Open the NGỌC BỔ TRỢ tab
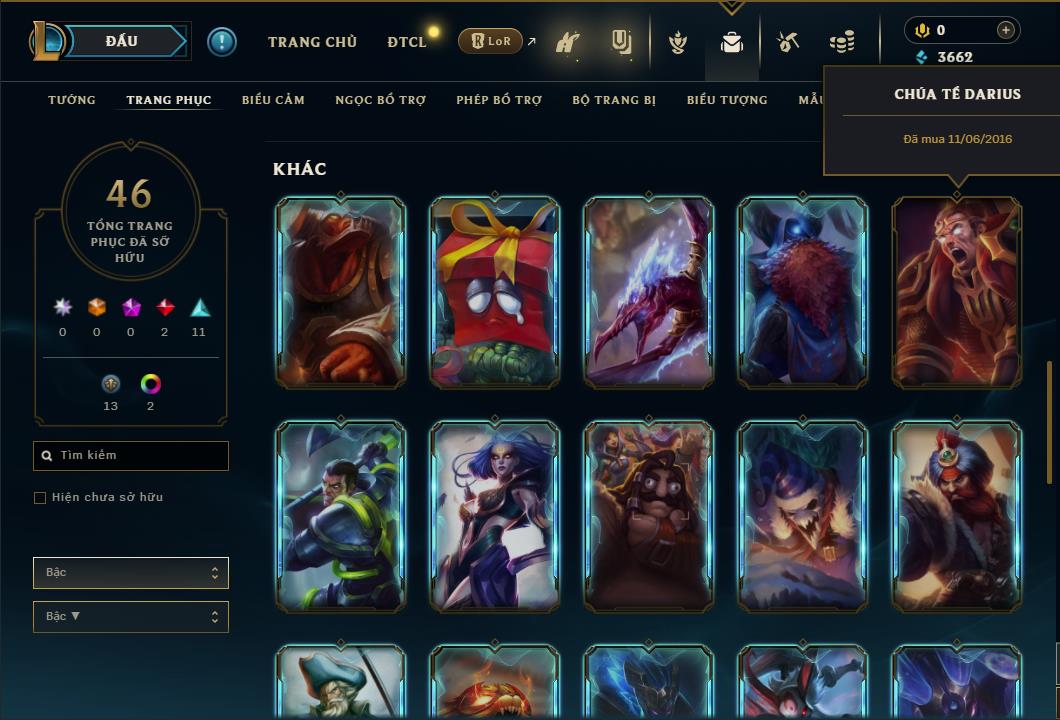The height and width of the screenshot is (720, 1060). click(380, 100)
